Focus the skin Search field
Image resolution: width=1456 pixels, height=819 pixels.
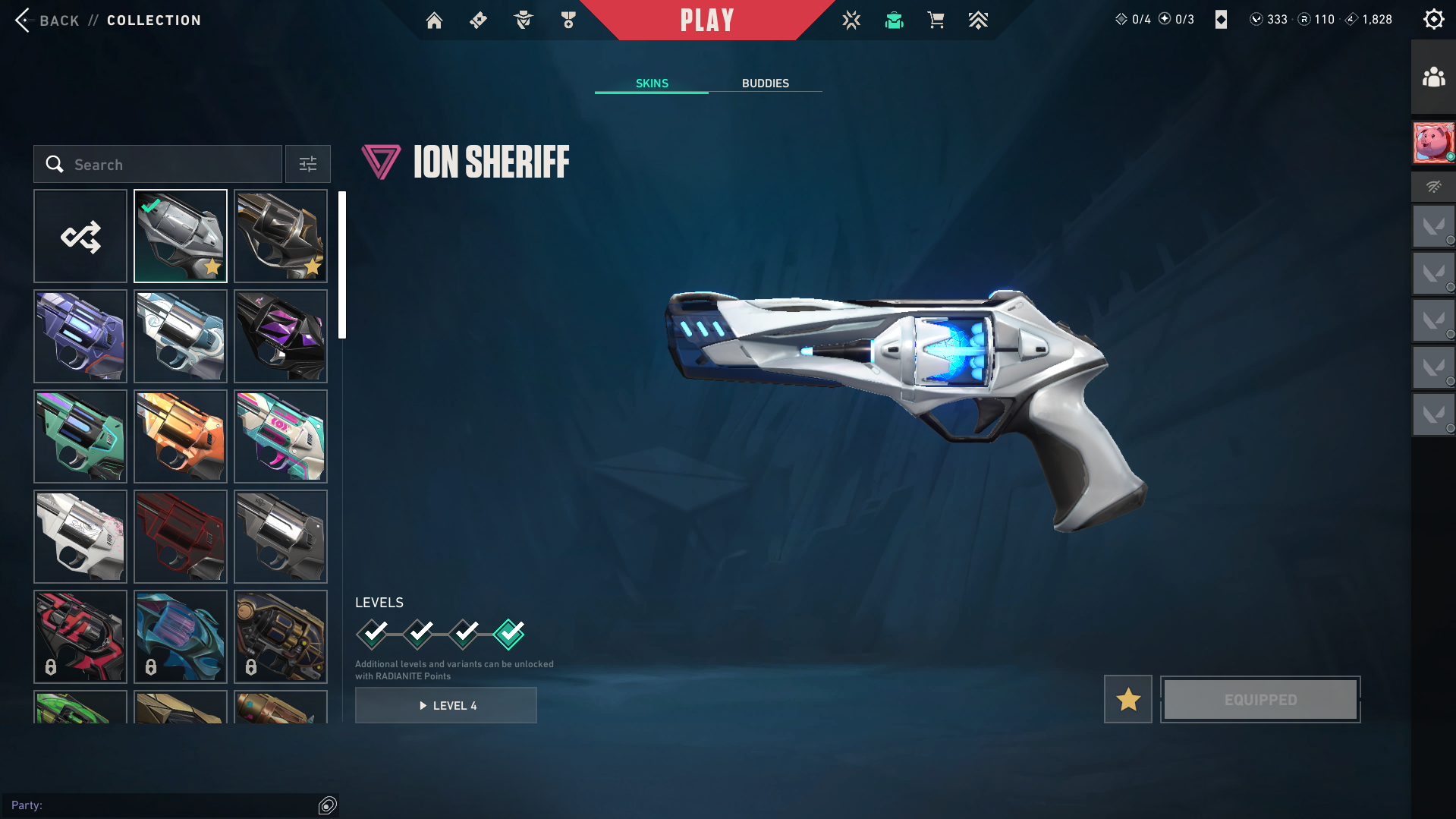point(158,165)
